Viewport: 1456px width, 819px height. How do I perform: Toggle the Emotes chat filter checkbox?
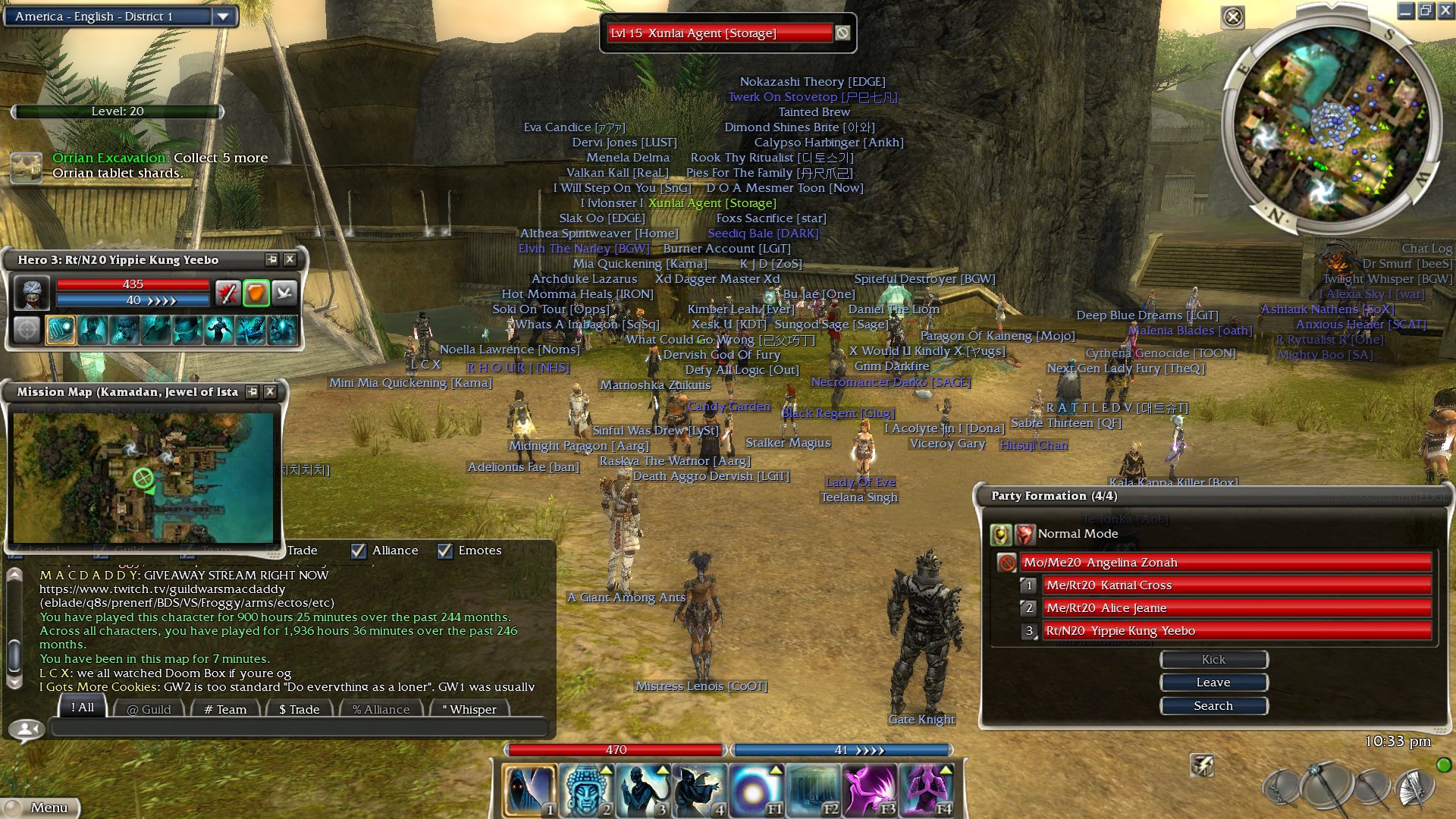click(445, 551)
